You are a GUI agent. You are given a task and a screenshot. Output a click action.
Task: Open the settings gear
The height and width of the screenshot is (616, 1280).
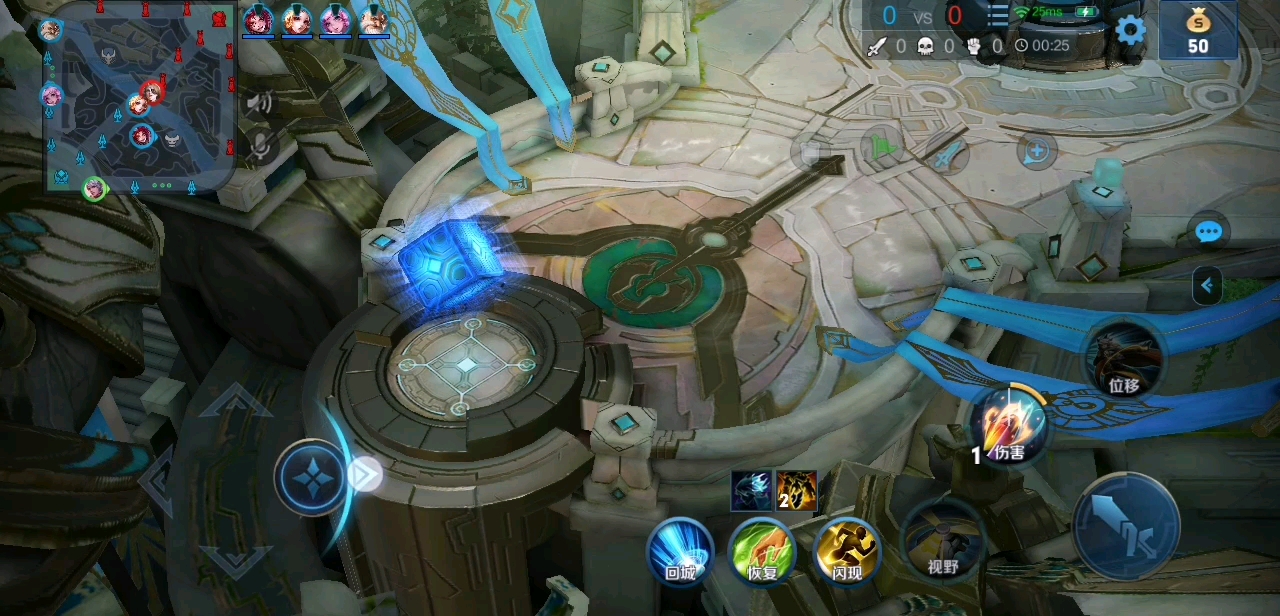(1130, 30)
